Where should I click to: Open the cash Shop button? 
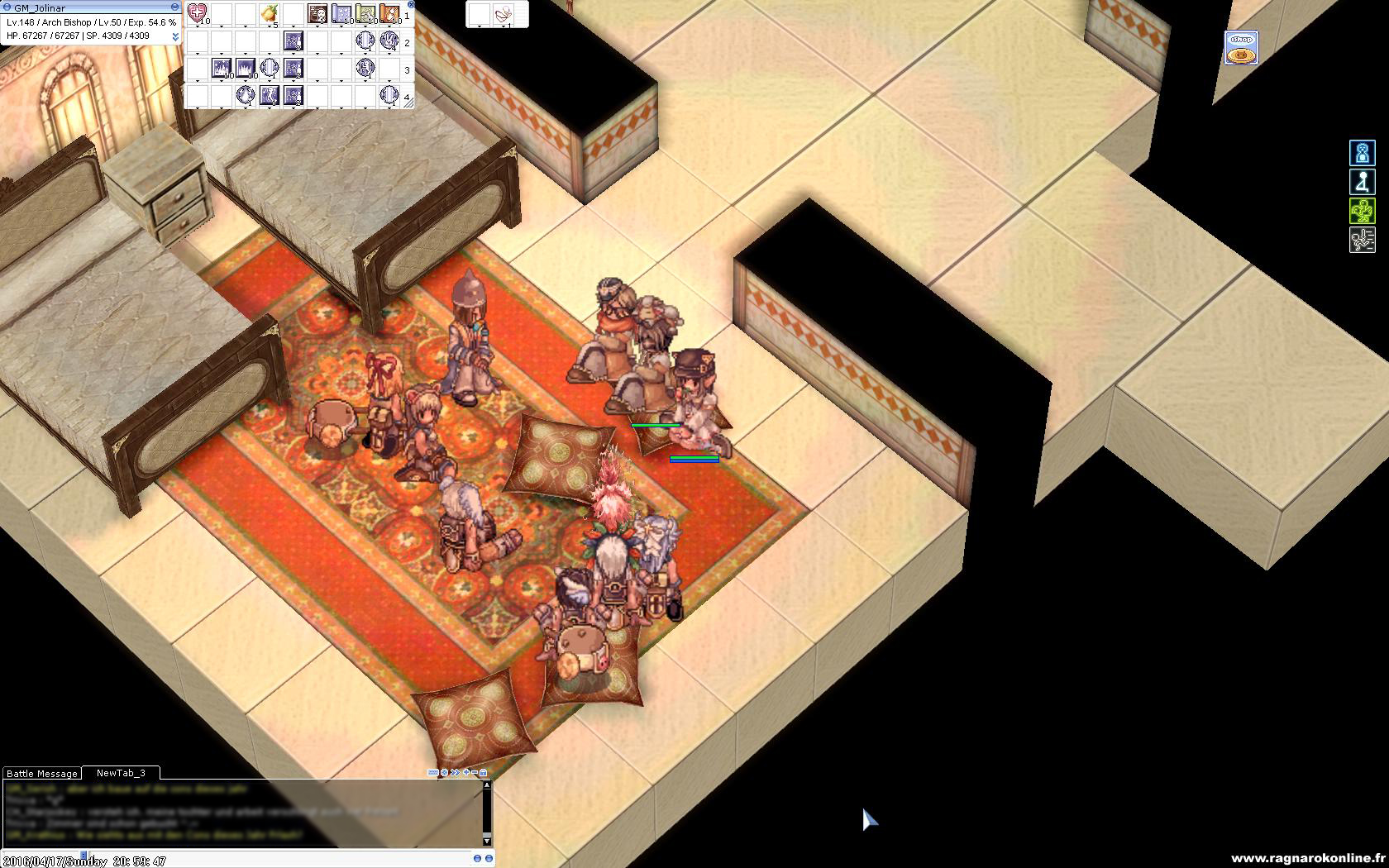tap(1240, 48)
